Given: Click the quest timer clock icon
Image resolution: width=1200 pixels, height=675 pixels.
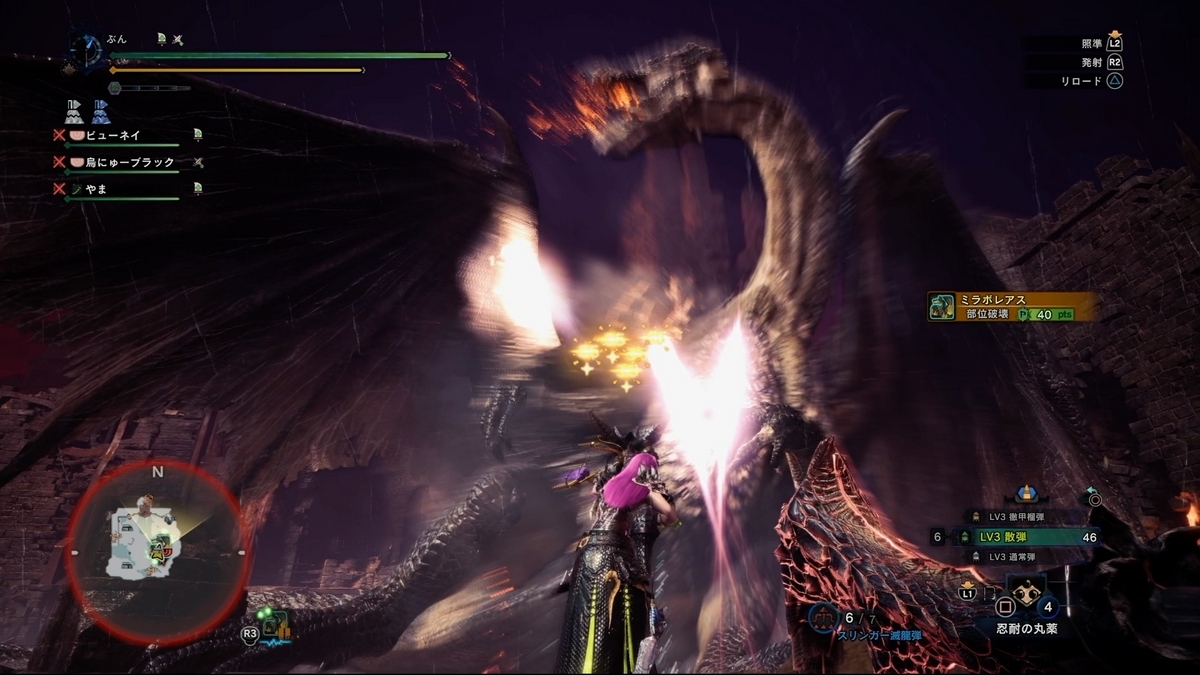Looking at the screenshot, I should click(86, 50).
